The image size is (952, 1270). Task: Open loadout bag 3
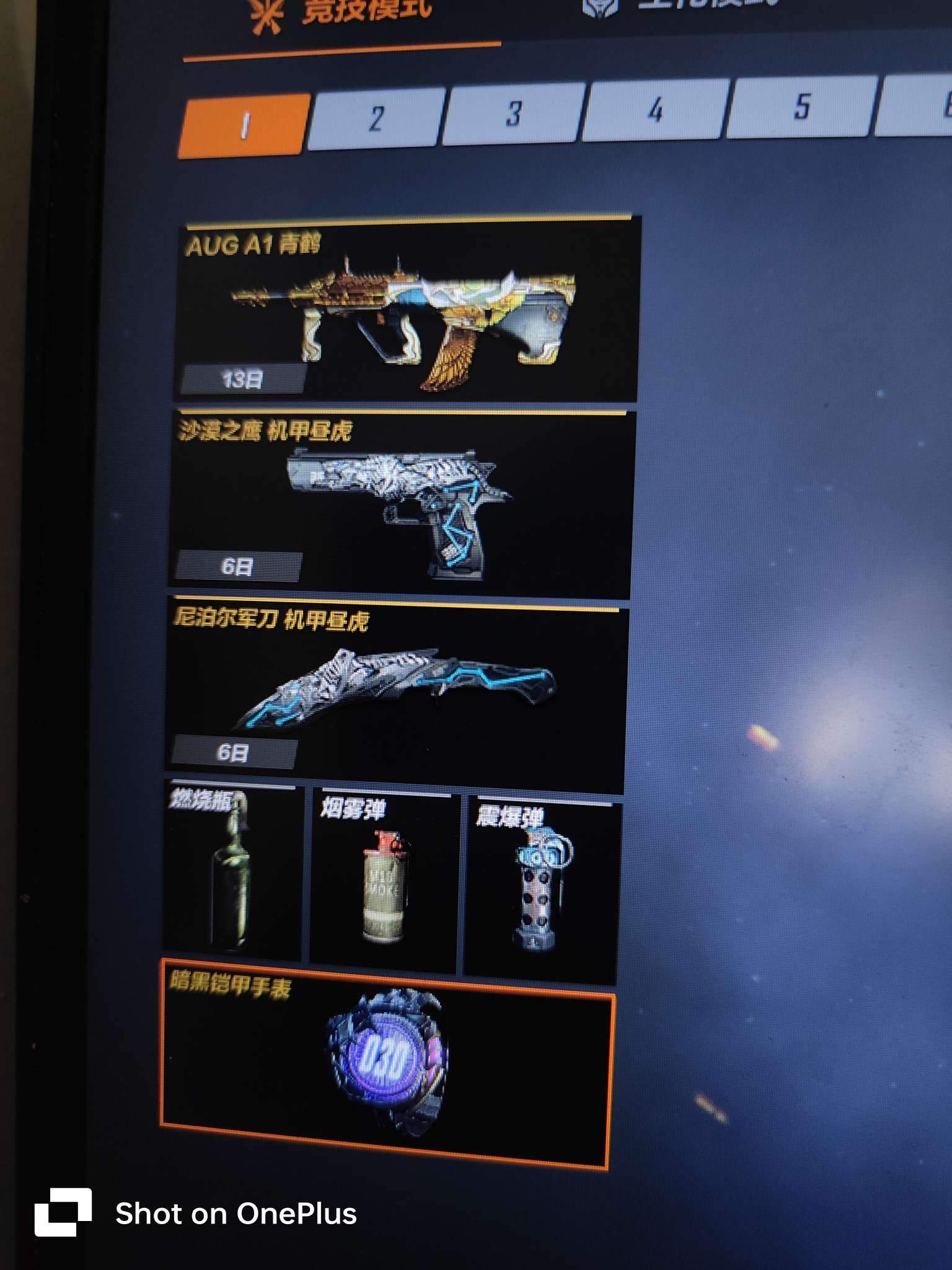pyautogui.click(x=513, y=113)
